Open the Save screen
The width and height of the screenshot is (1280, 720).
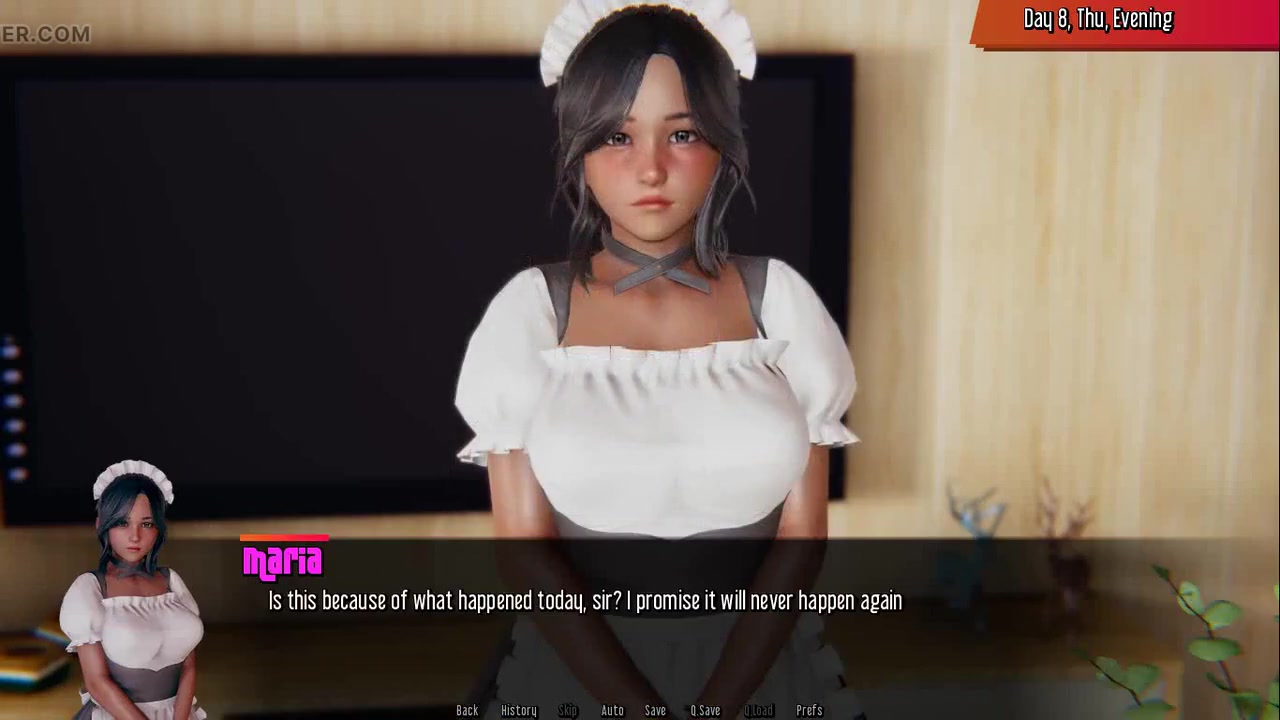pyautogui.click(x=655, y=710)
